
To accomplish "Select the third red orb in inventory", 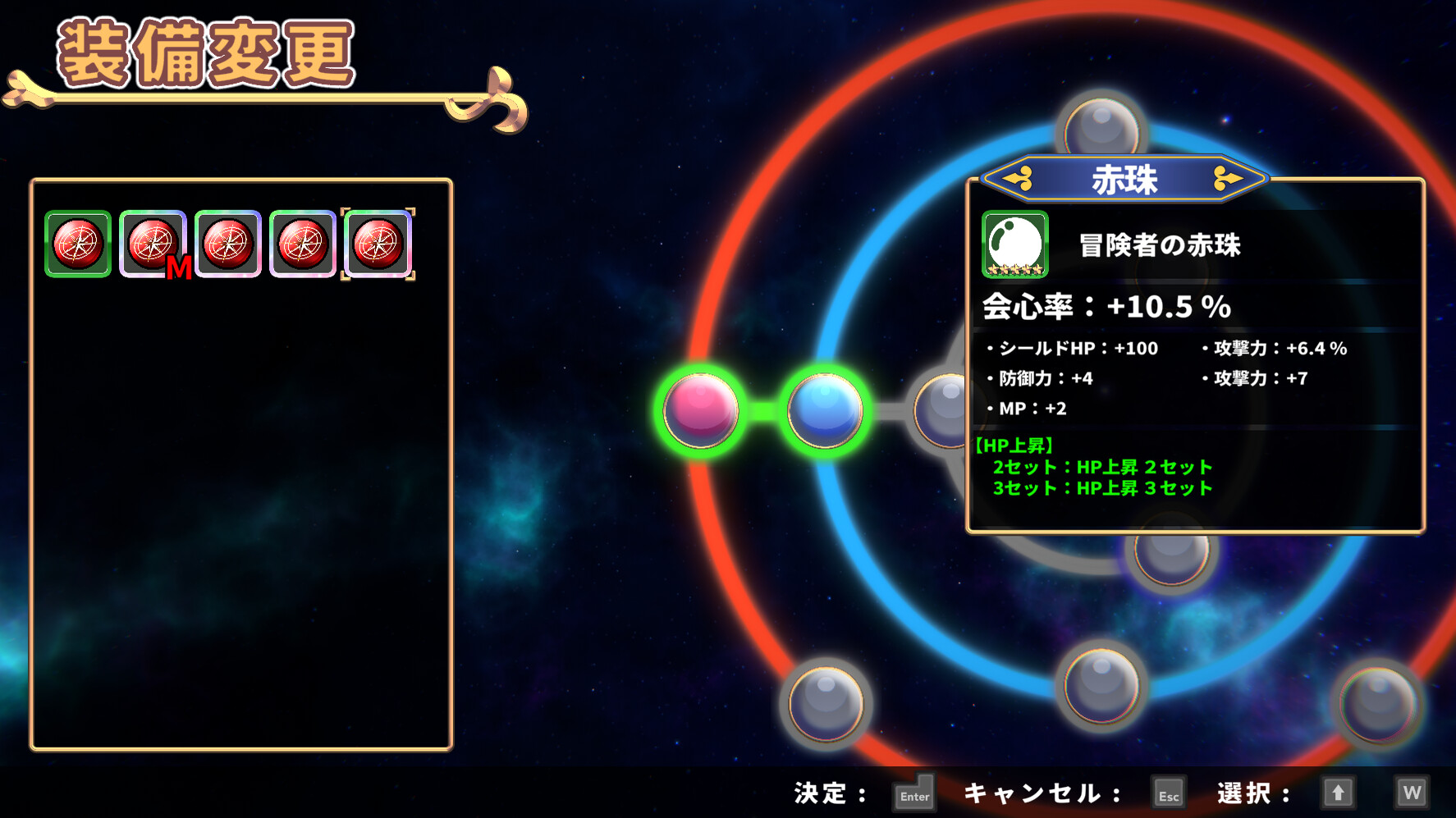I will click(x=228, y=243).
